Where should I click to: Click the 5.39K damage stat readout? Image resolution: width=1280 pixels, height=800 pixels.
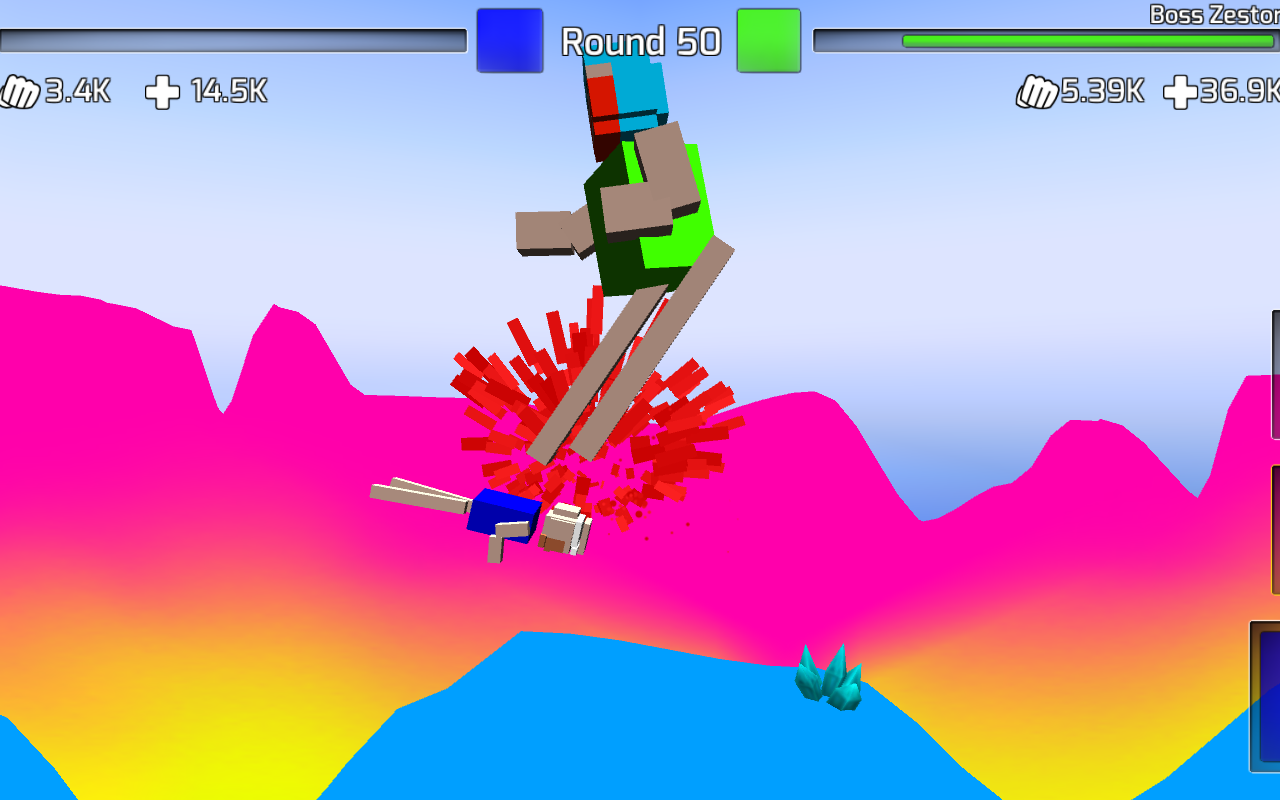tap(1100, 92)
